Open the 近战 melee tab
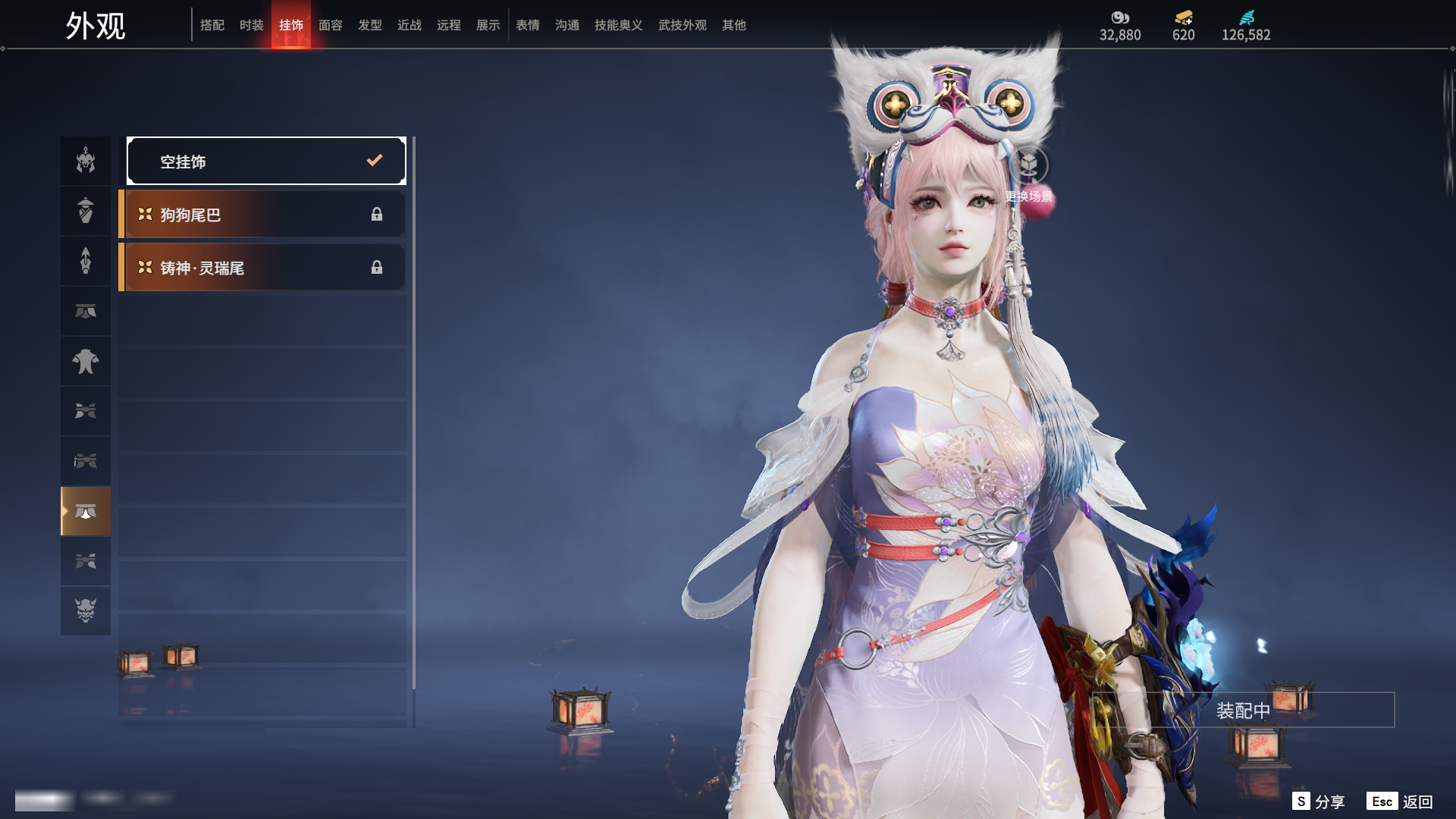The height and width of the screenshot is (819, 1456). [x=409, y=25]
